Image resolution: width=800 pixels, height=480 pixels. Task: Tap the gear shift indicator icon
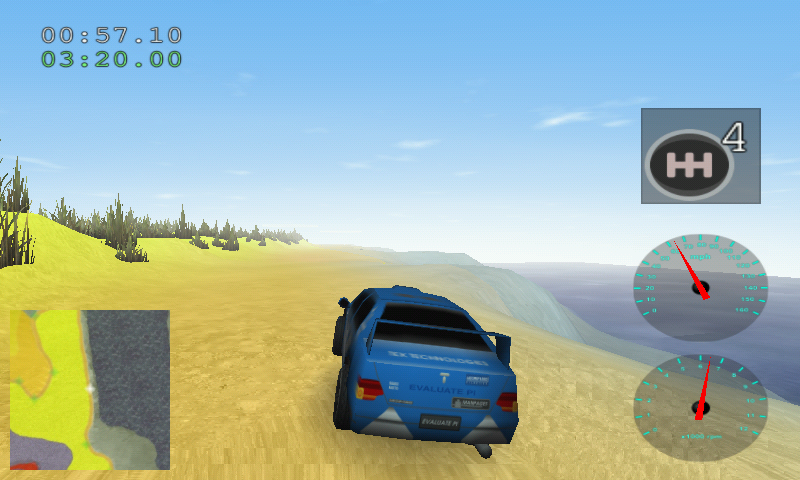(x=700, y=156)
